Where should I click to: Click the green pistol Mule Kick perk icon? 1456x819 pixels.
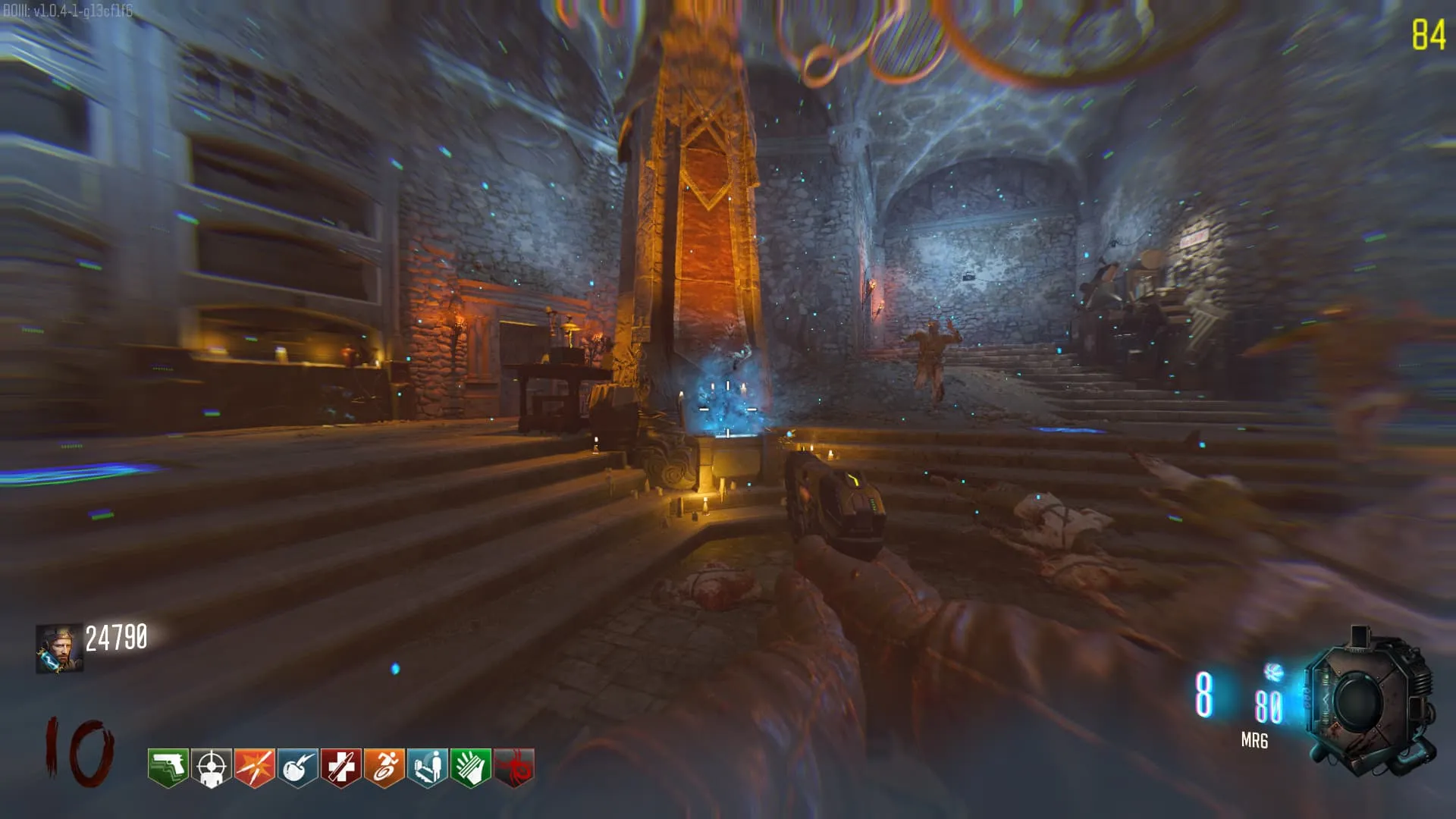[168, 767]
